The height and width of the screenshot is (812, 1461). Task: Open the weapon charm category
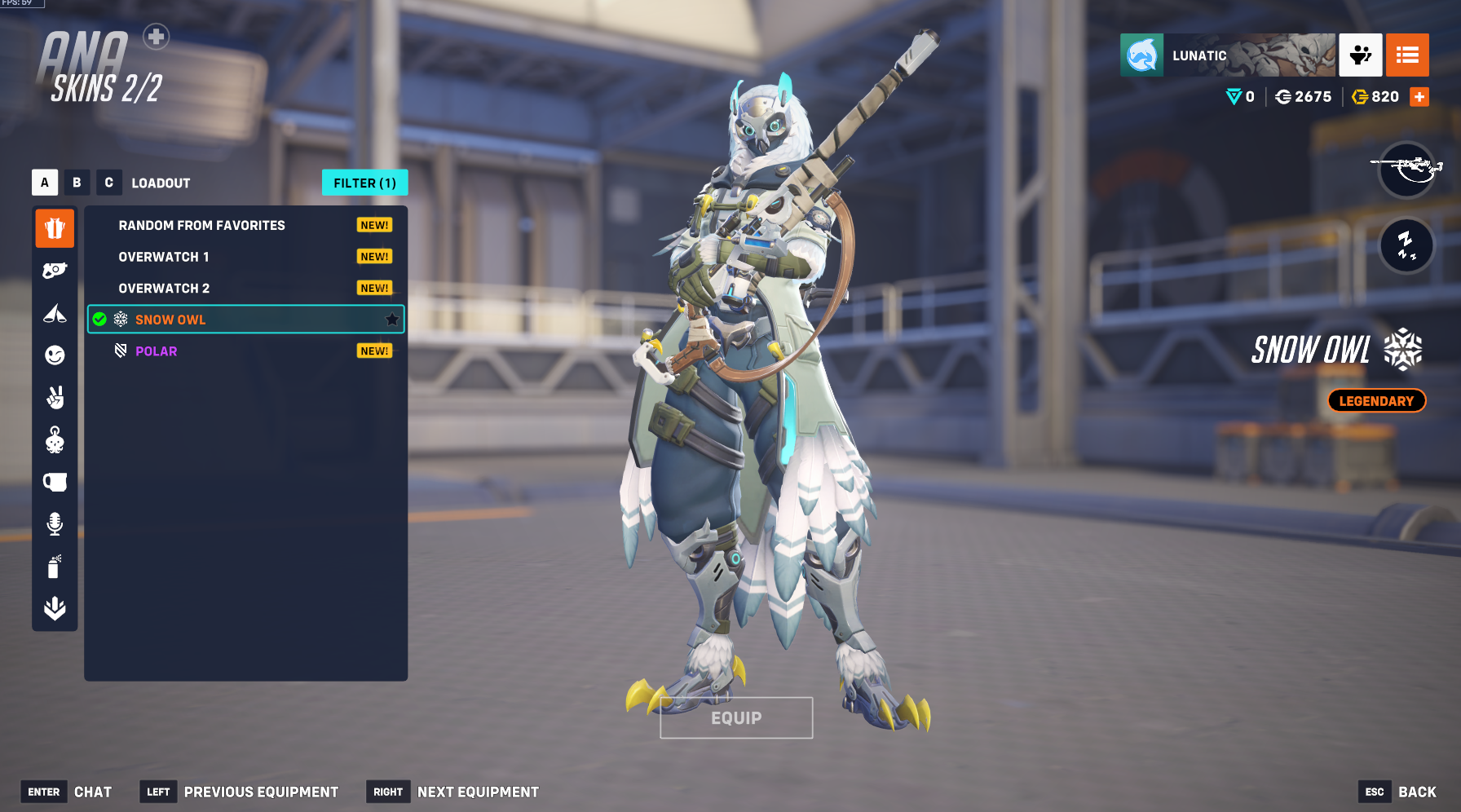(x=55, y=440)
